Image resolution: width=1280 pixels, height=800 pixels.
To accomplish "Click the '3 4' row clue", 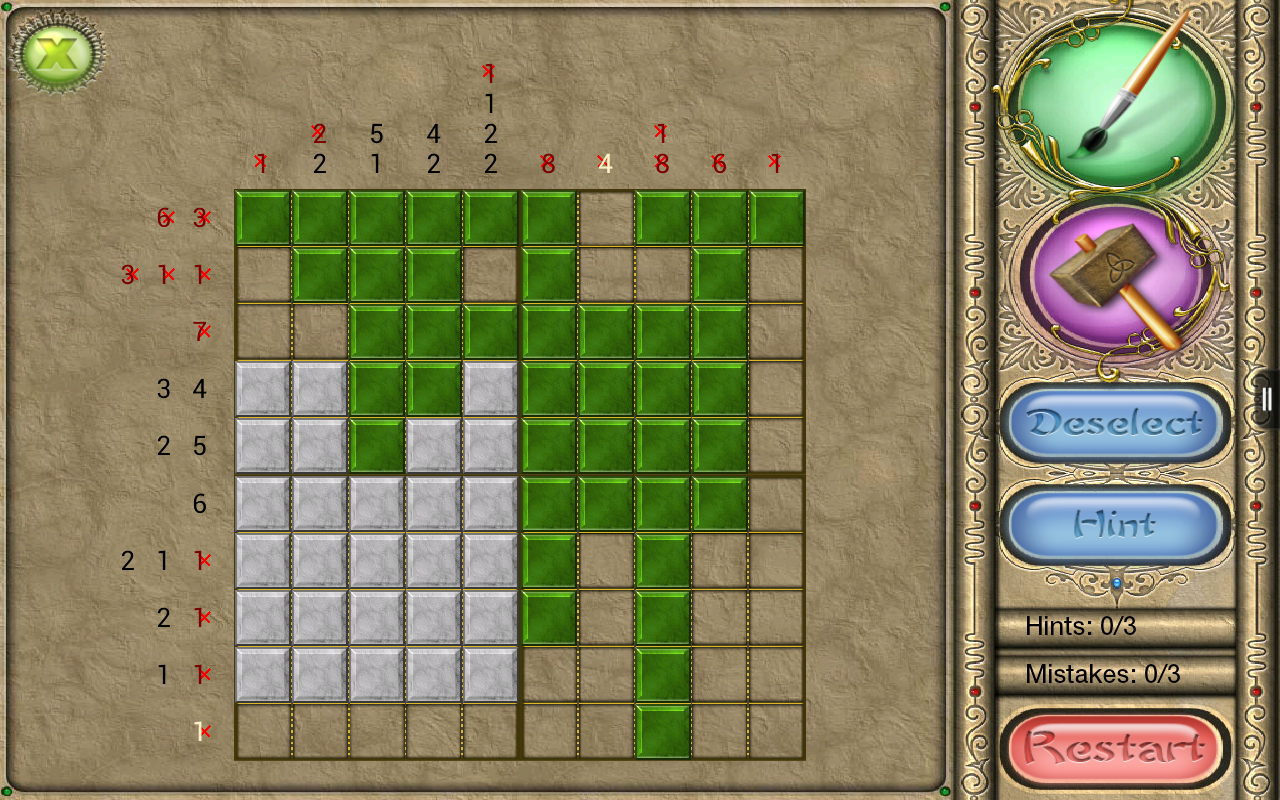I will pyautogui.click(x=180, y=390).
